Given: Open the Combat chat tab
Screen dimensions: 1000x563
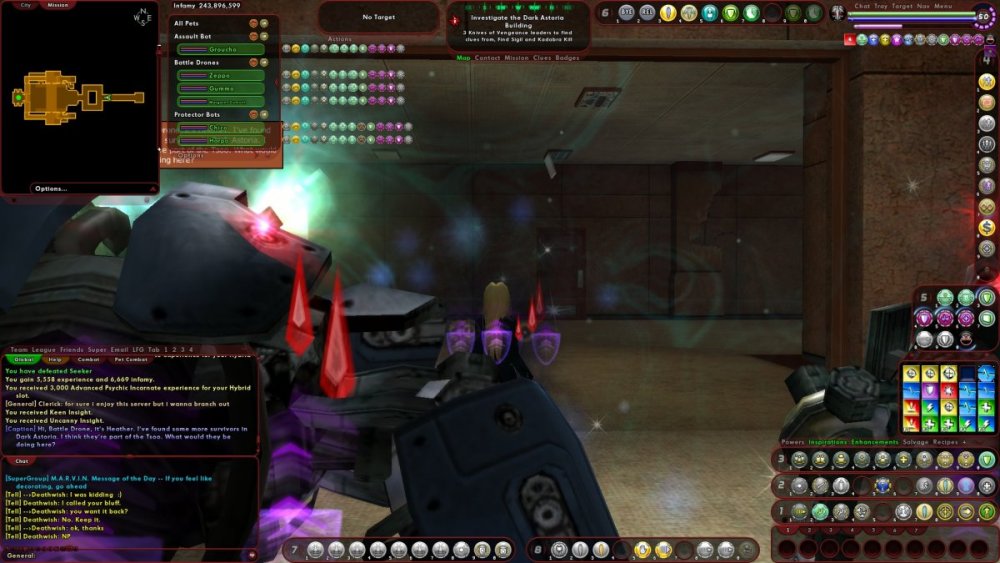Looking at the screenshot, I should (x=89, y=358).
